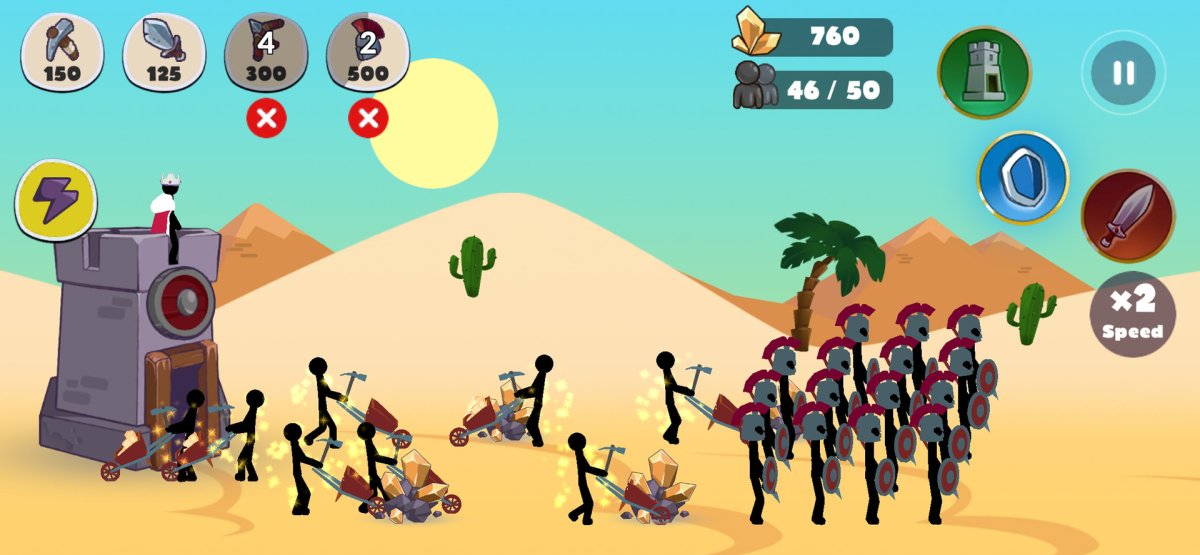Buy a miner unit for 150
Screen dimensions: 1200x555
point(62,51)
